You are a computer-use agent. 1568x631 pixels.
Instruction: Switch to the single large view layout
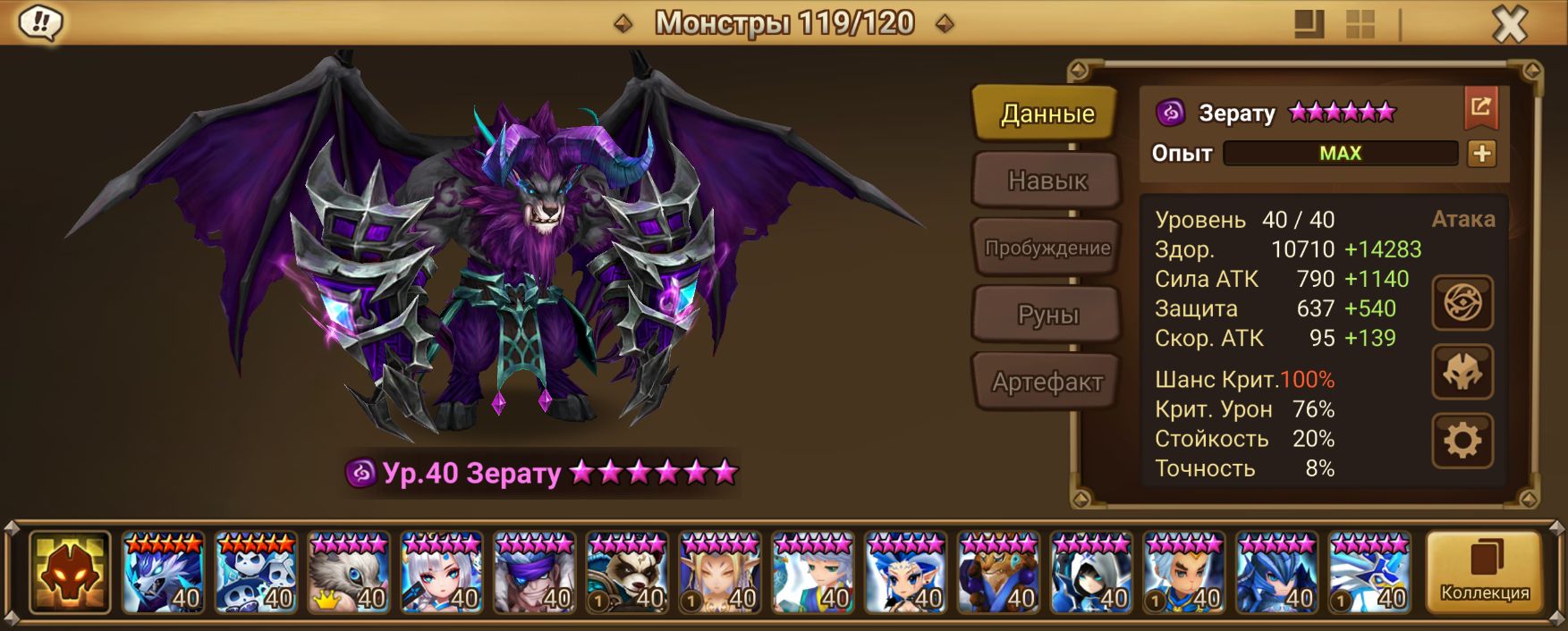coord(1309,24)
